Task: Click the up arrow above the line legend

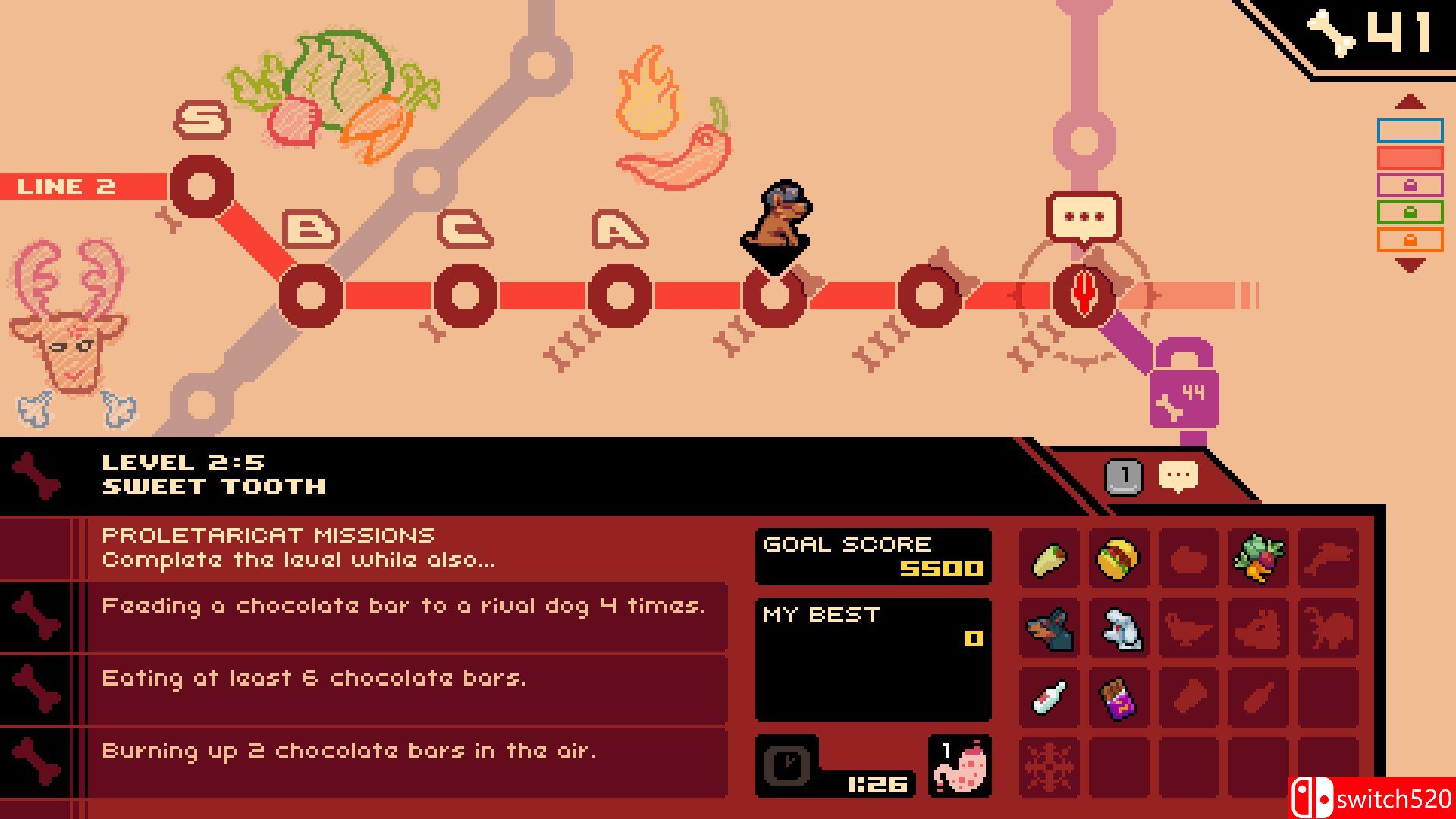Action: [x=1409, y=102]
